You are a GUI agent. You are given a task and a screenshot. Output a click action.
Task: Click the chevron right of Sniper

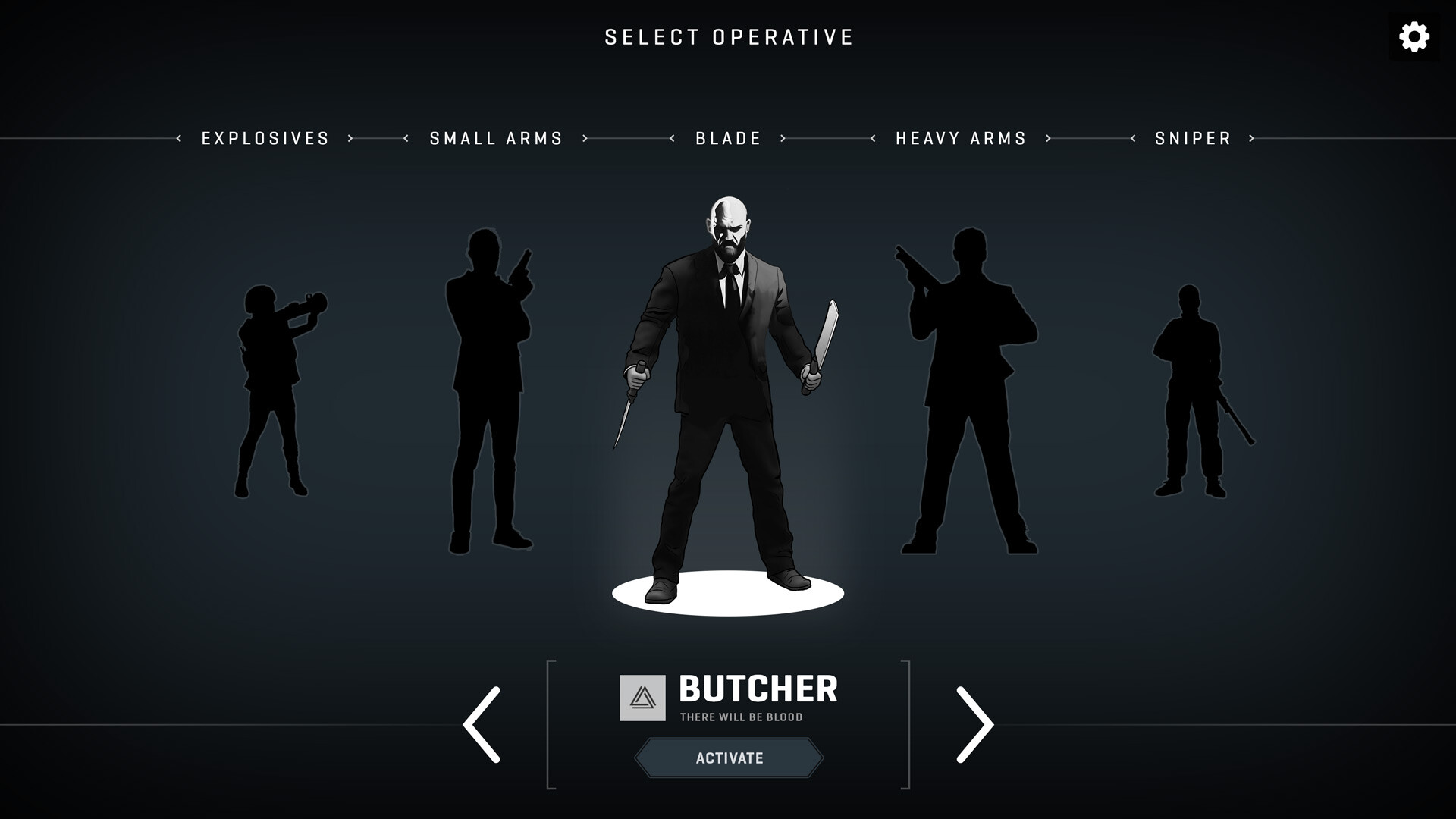1252,138
